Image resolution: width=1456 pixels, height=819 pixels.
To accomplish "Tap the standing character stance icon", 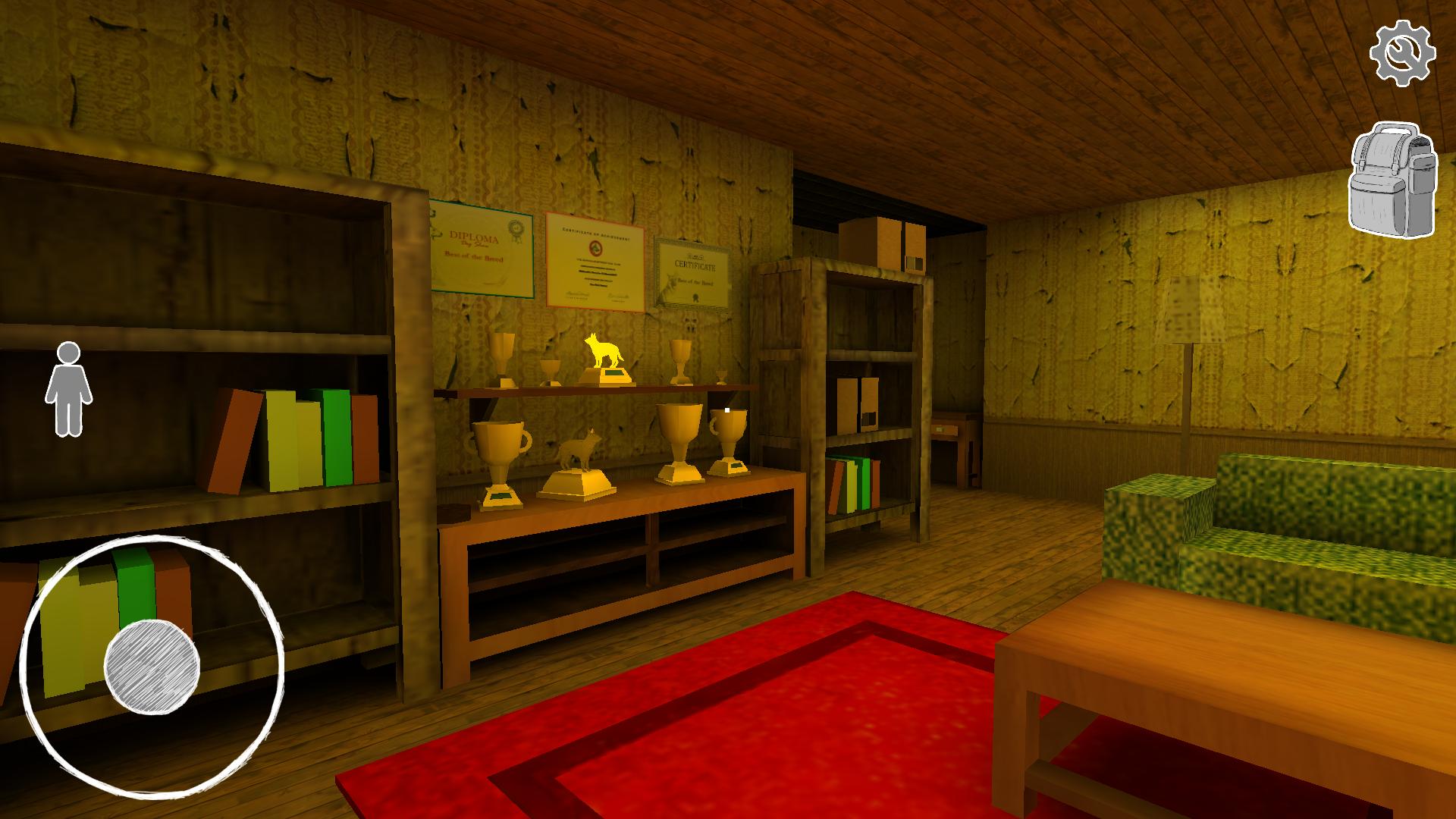I will pyautogui.click(x=71, y=383).
